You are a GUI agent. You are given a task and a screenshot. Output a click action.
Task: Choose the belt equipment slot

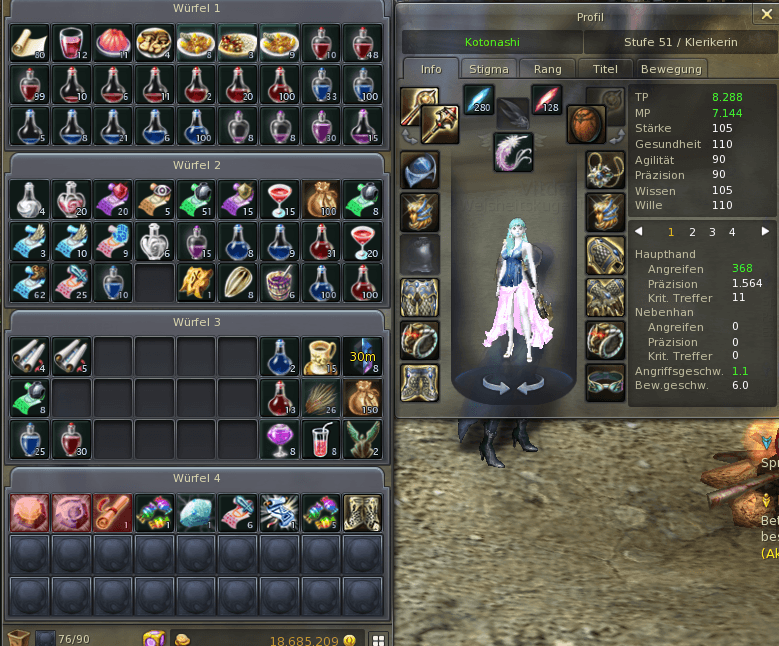coord(605,382)
